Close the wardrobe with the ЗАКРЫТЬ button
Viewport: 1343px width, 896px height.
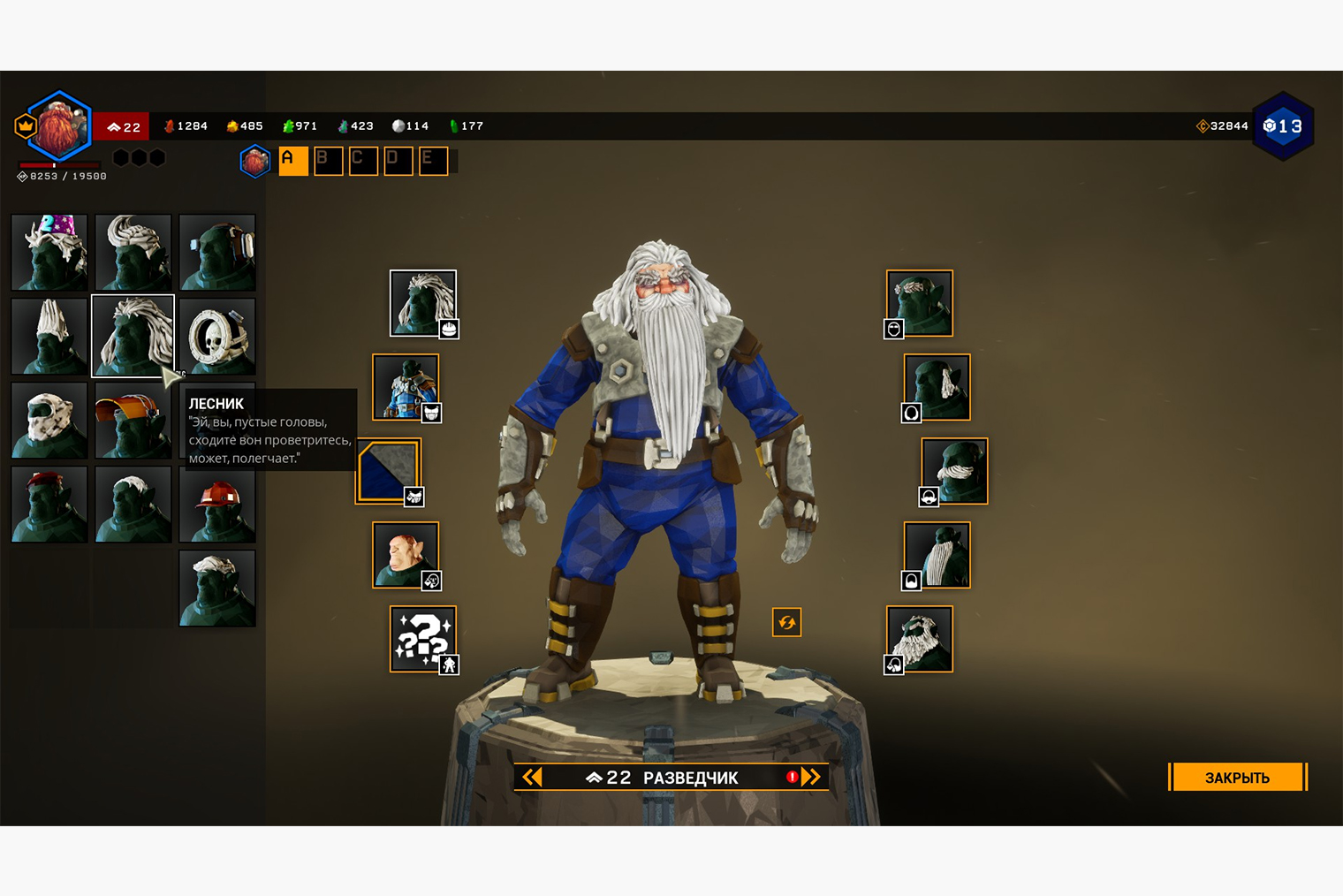(1236, 778)
